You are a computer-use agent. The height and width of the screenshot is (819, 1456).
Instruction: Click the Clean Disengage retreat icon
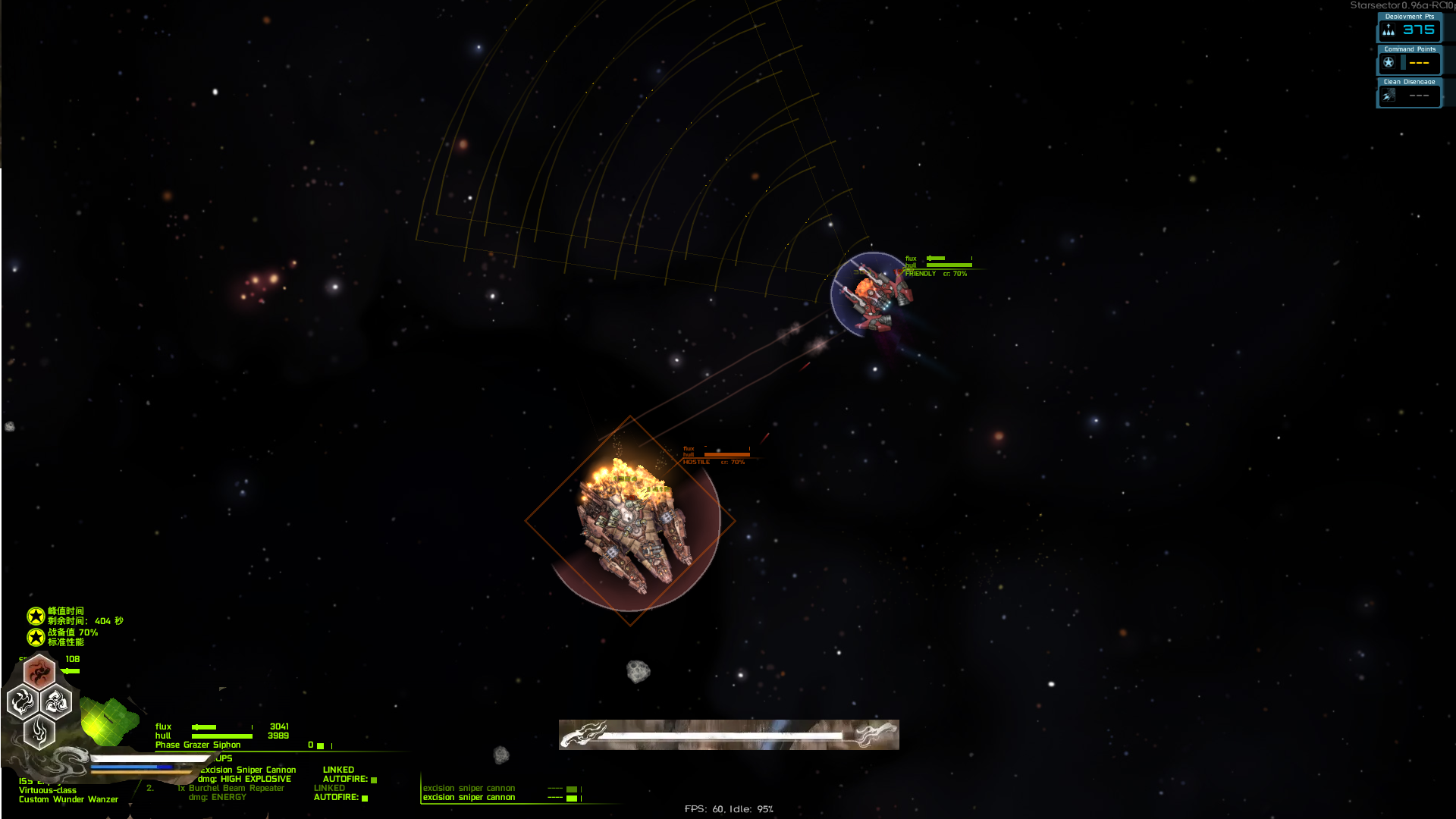tap(1389, 96)
